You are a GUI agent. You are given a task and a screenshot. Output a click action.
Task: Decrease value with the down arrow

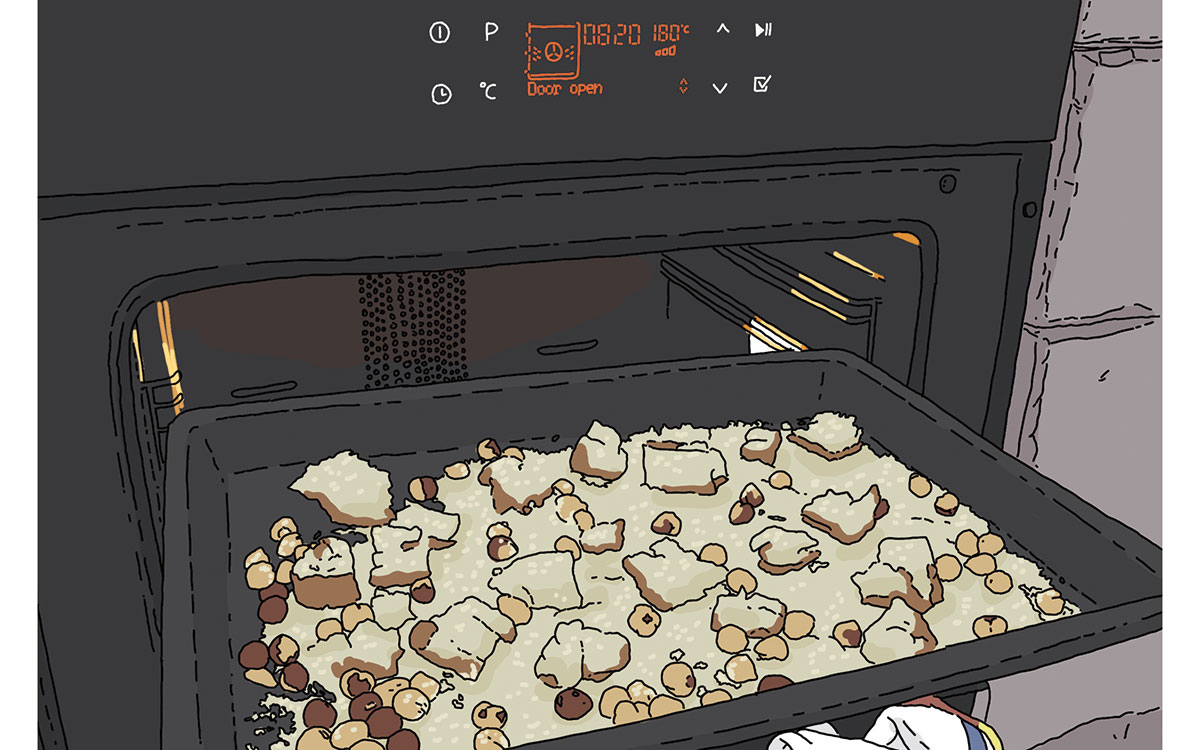(720, 88)
